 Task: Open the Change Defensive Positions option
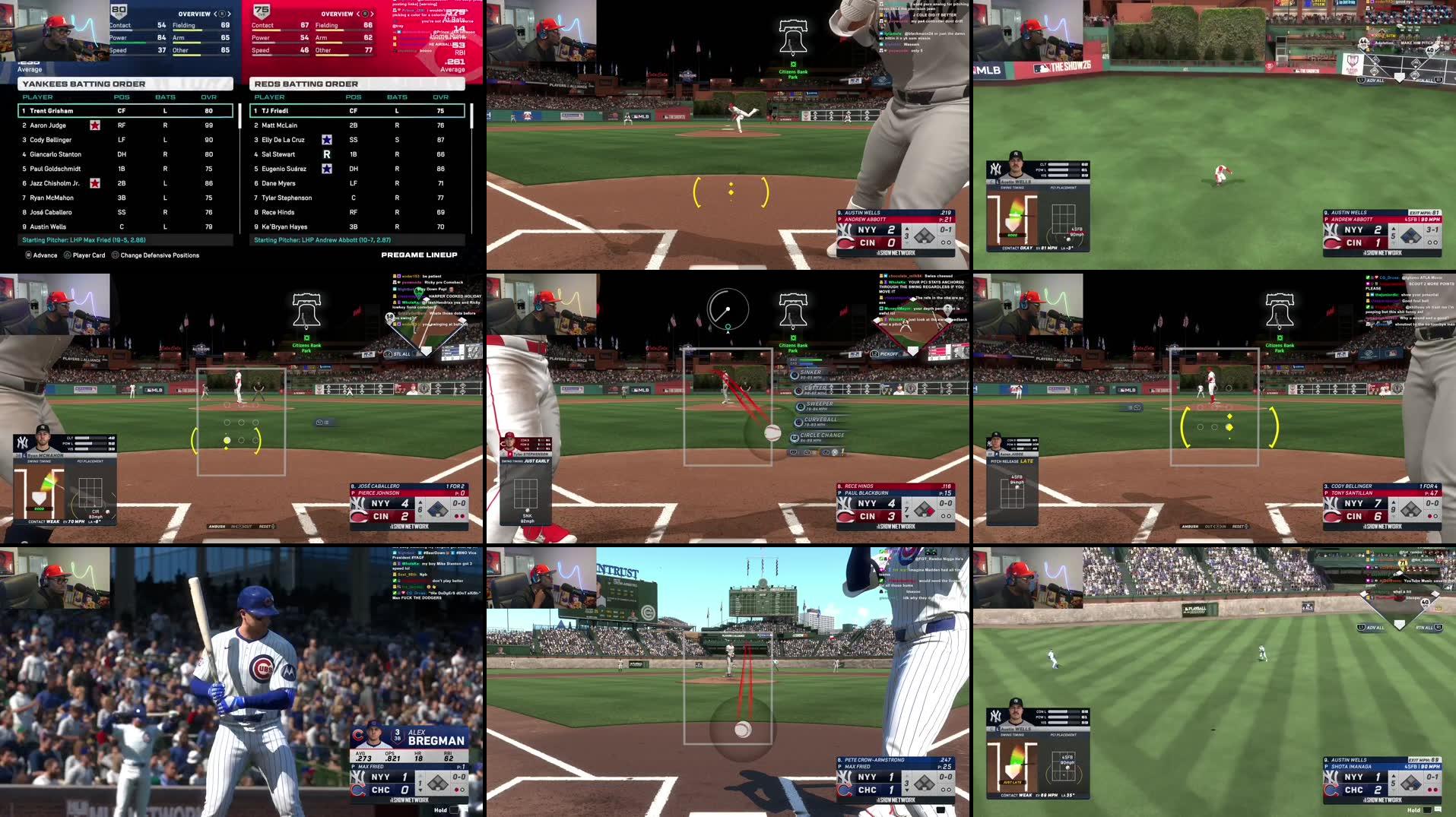[159, 255]
